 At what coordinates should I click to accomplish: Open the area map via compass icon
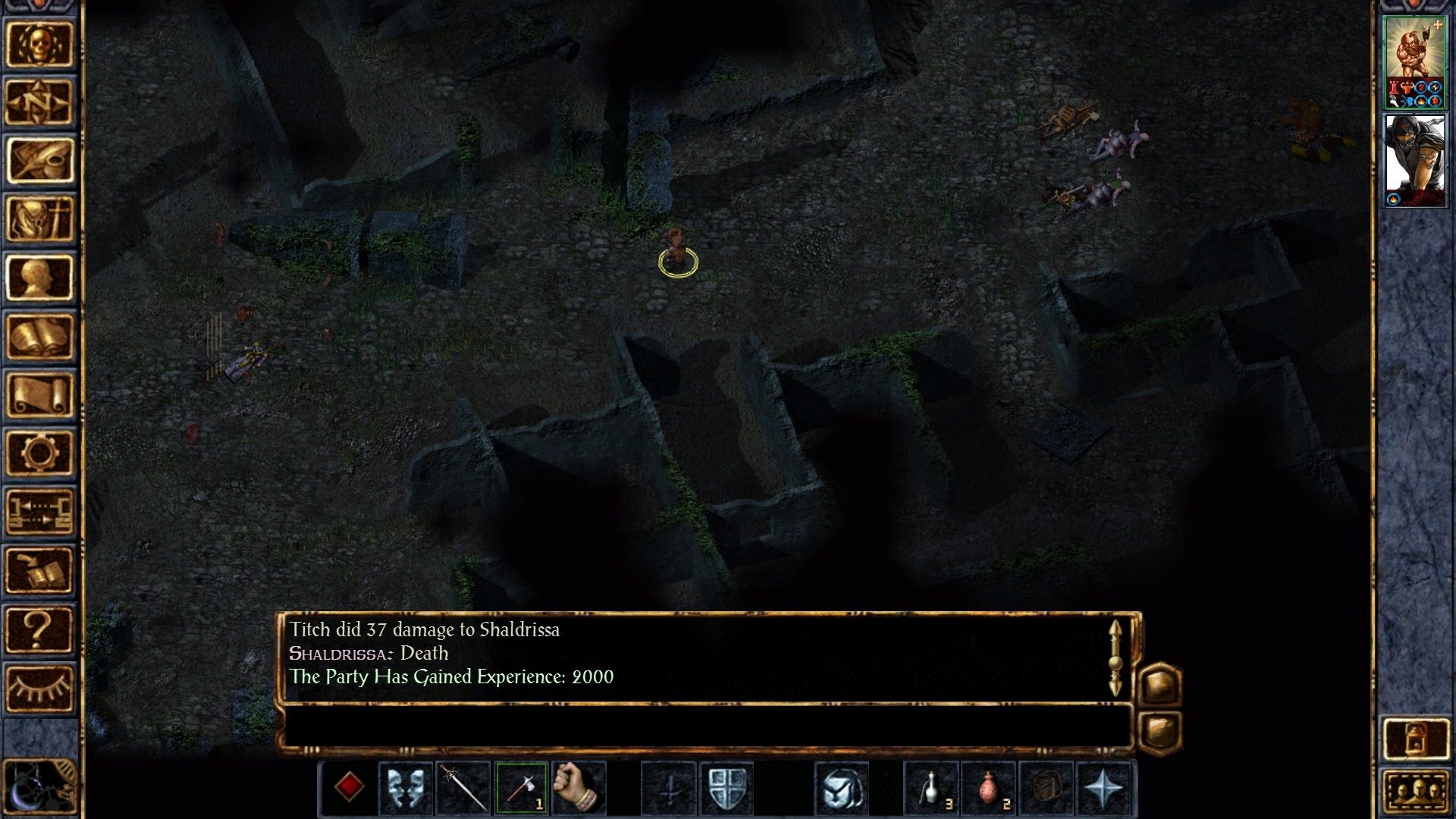coord(38,100)
